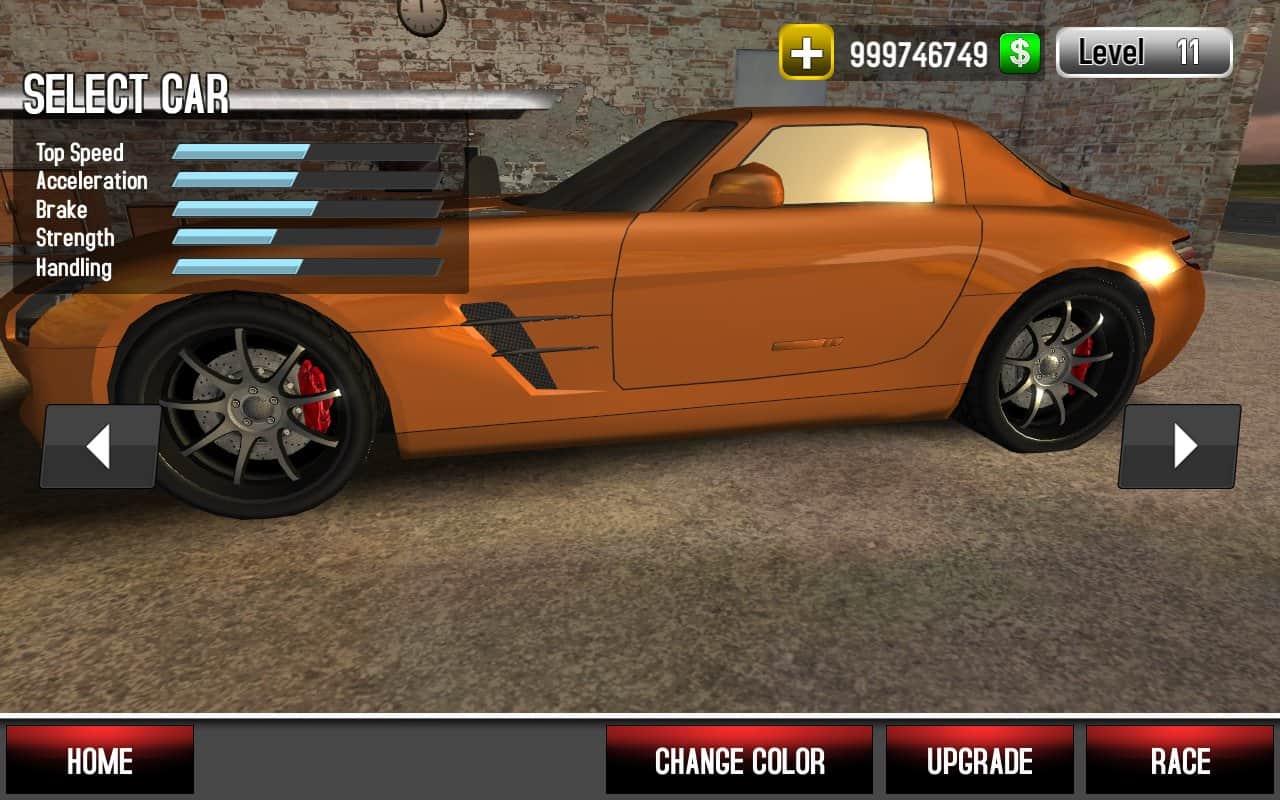
Task: Click the yellow plus add-cash button
Action: pyautogui.click(x=806, y=52)
